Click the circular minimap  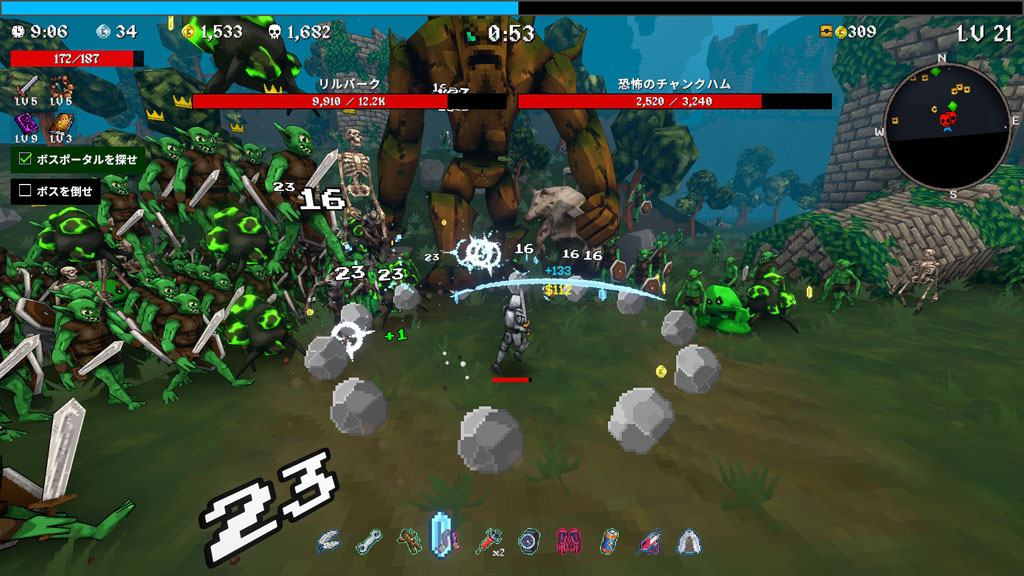pos(947,124)
